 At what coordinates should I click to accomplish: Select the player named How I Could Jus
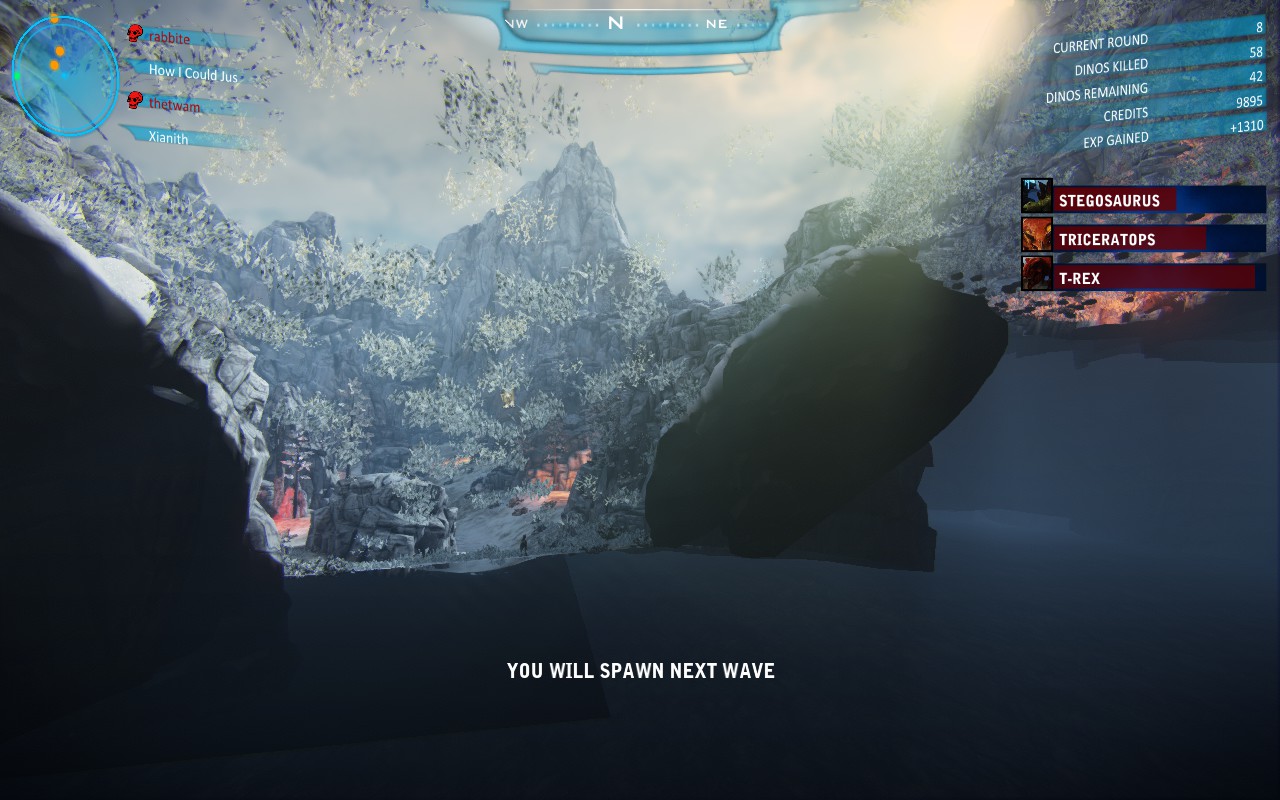pos(193,72)
